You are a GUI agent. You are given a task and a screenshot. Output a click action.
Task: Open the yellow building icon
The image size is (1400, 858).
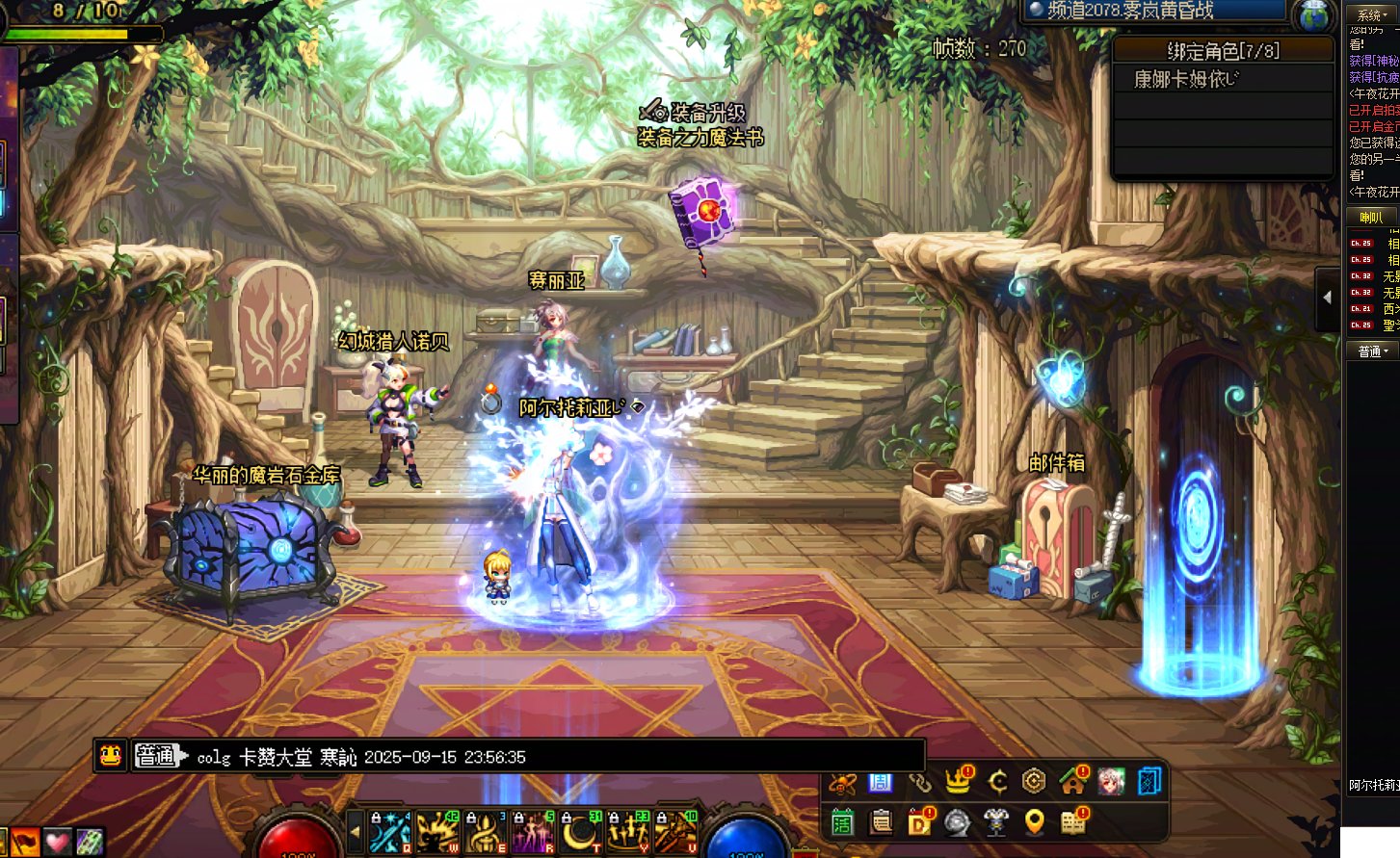[x=1072, y=822]
